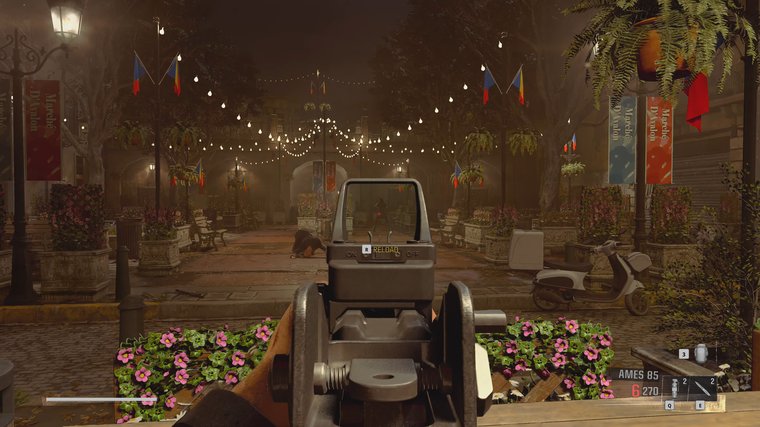Viewport: 760px width, 427px height.
Task: Select the canister item icon above the equipment
Action: point(699,353)
